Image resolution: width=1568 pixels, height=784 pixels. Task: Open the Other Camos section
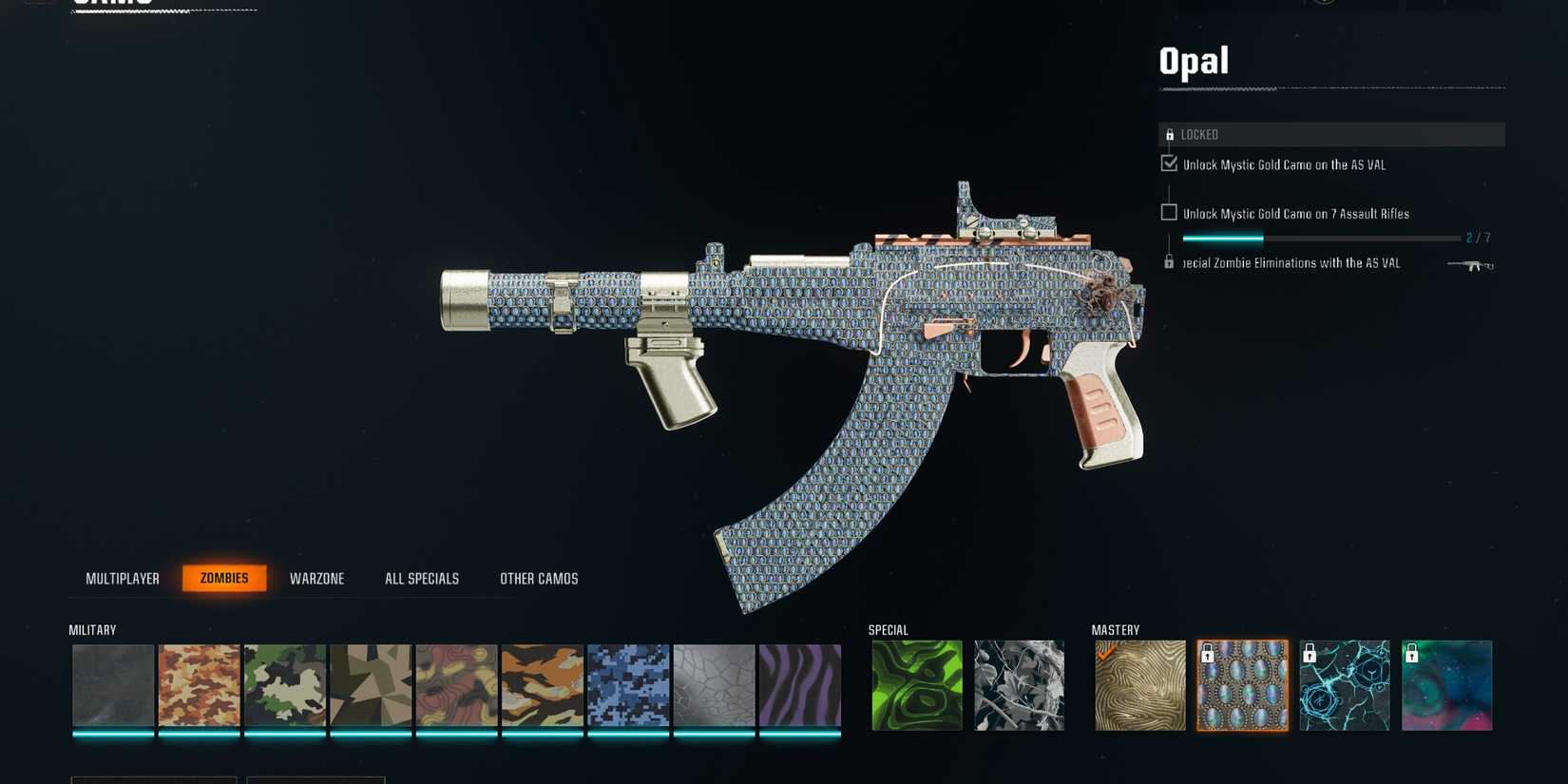coord(540,578)
